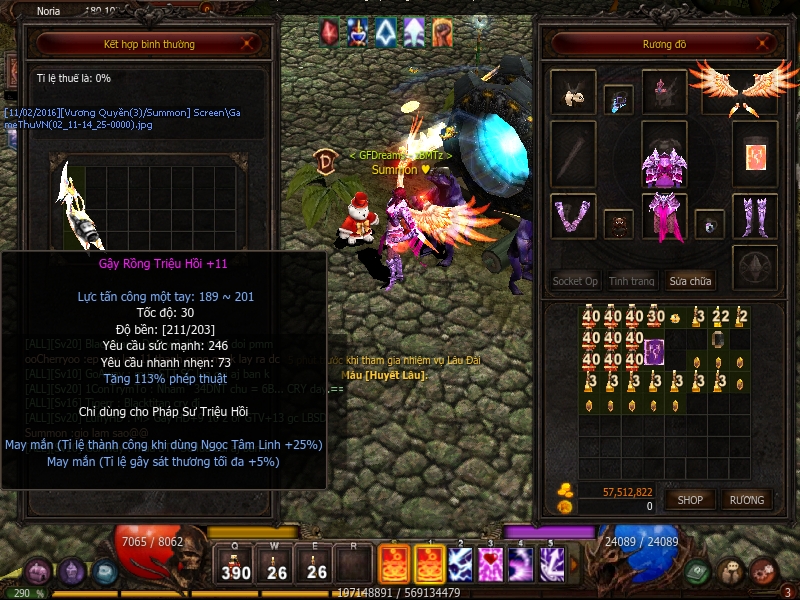Screen dimensions: 800x600
Task: Click the Sửa chữa repair button
Action: pos(692,281)
